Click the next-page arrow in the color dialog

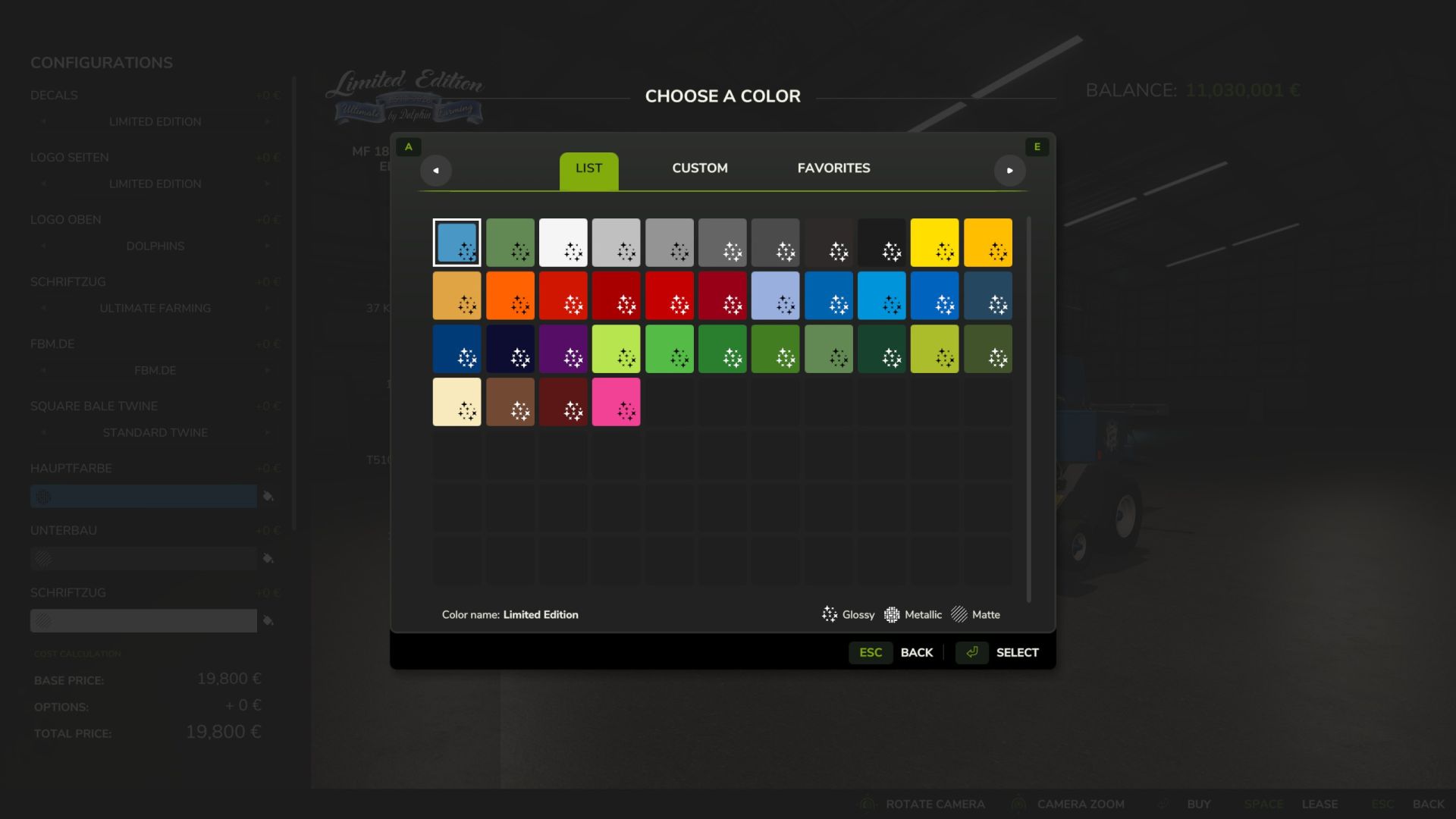pyautogui.click(x=1011, y=171)
